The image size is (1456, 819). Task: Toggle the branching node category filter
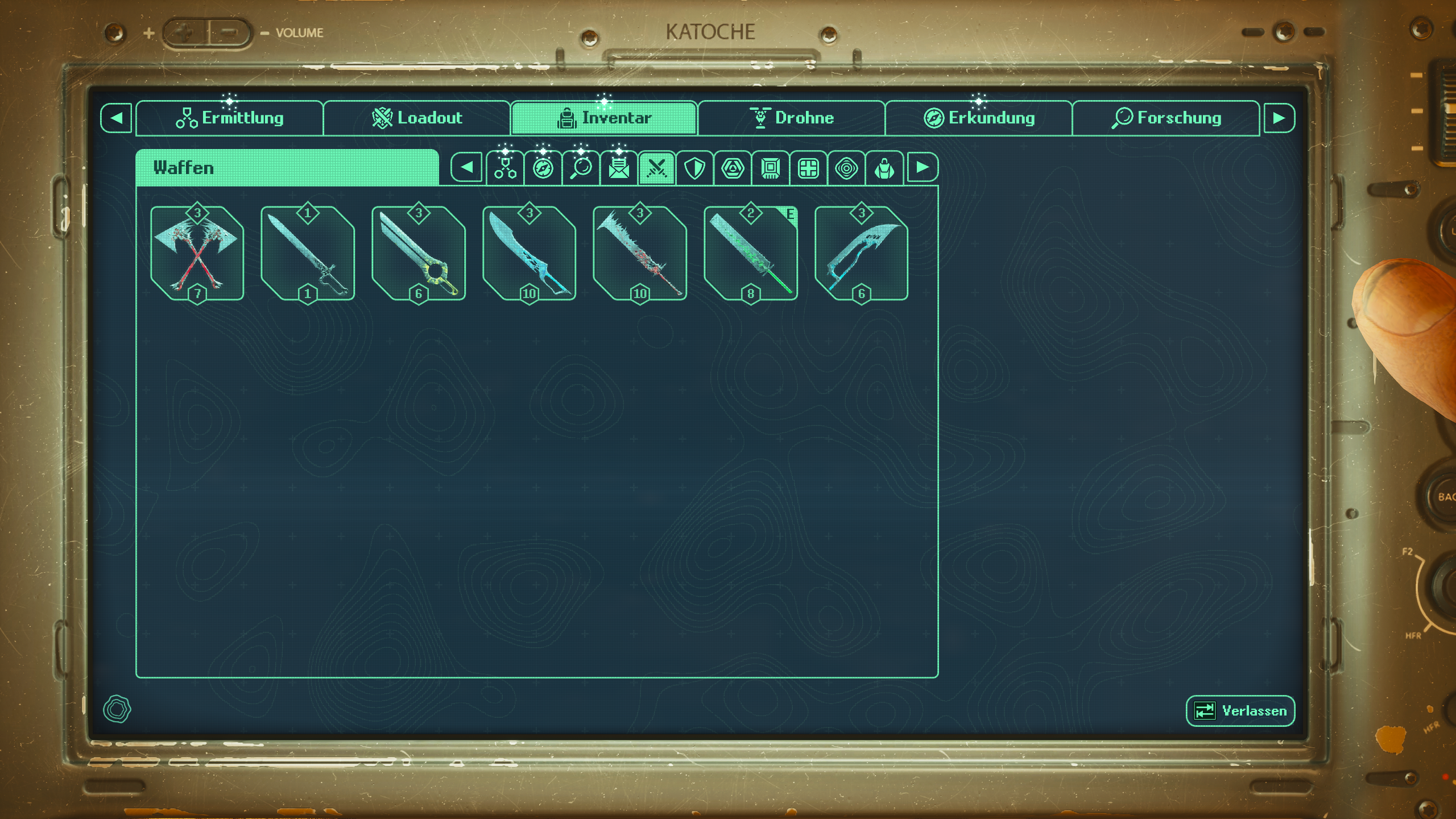[504, 167]
